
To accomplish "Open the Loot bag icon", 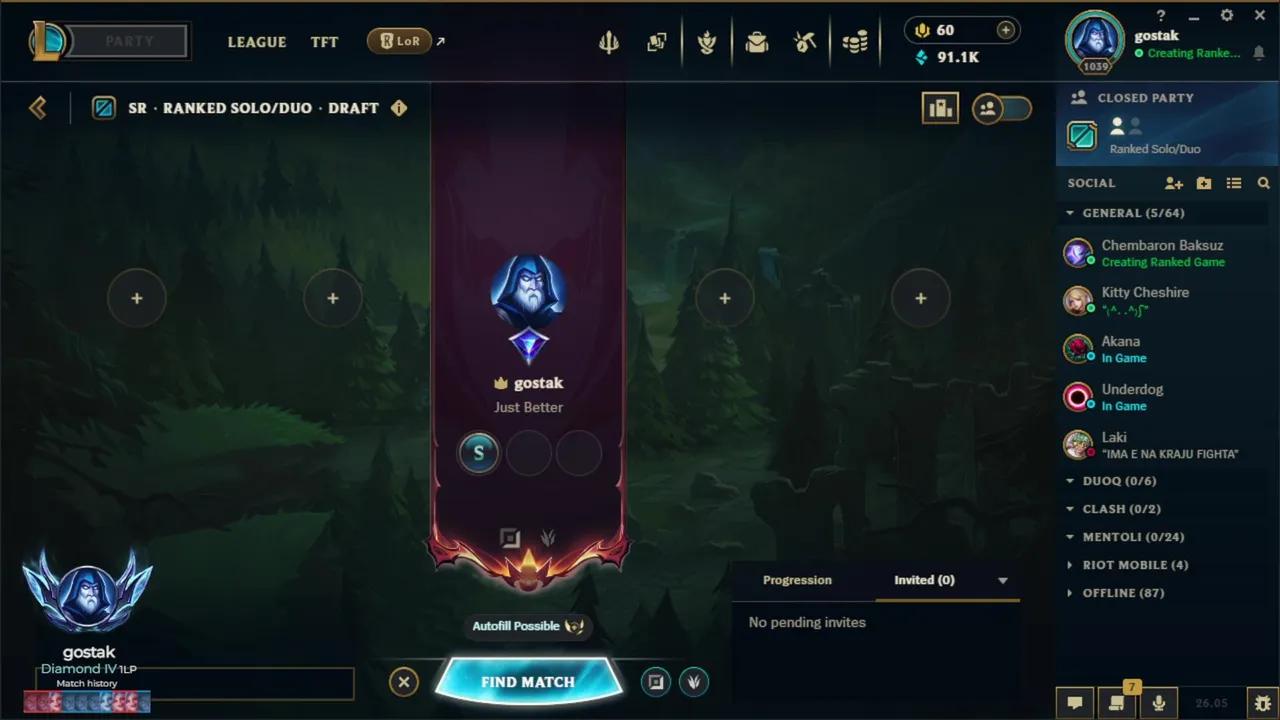I will 757,41.
